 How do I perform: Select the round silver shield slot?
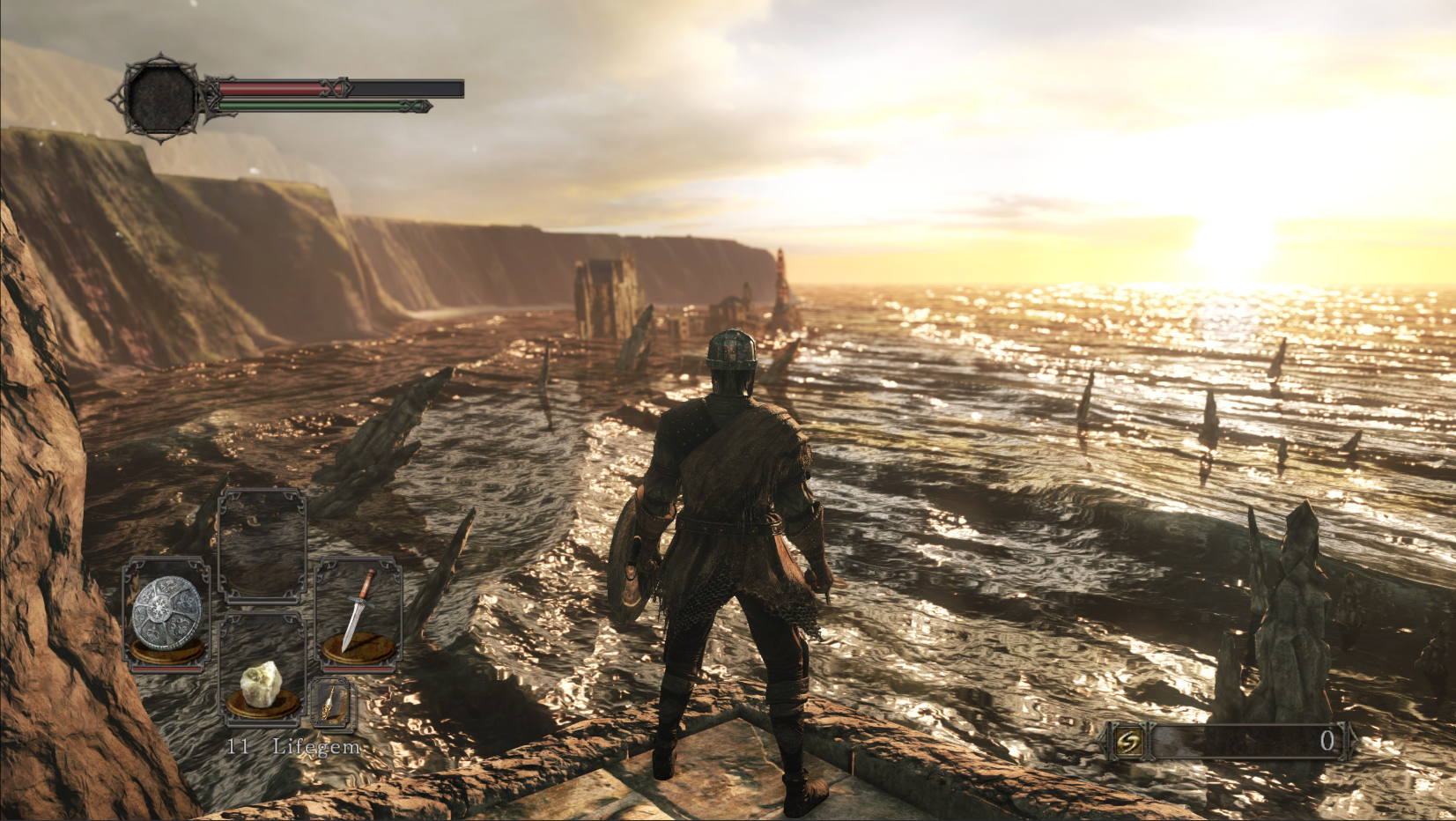click(x=167, y=615)
